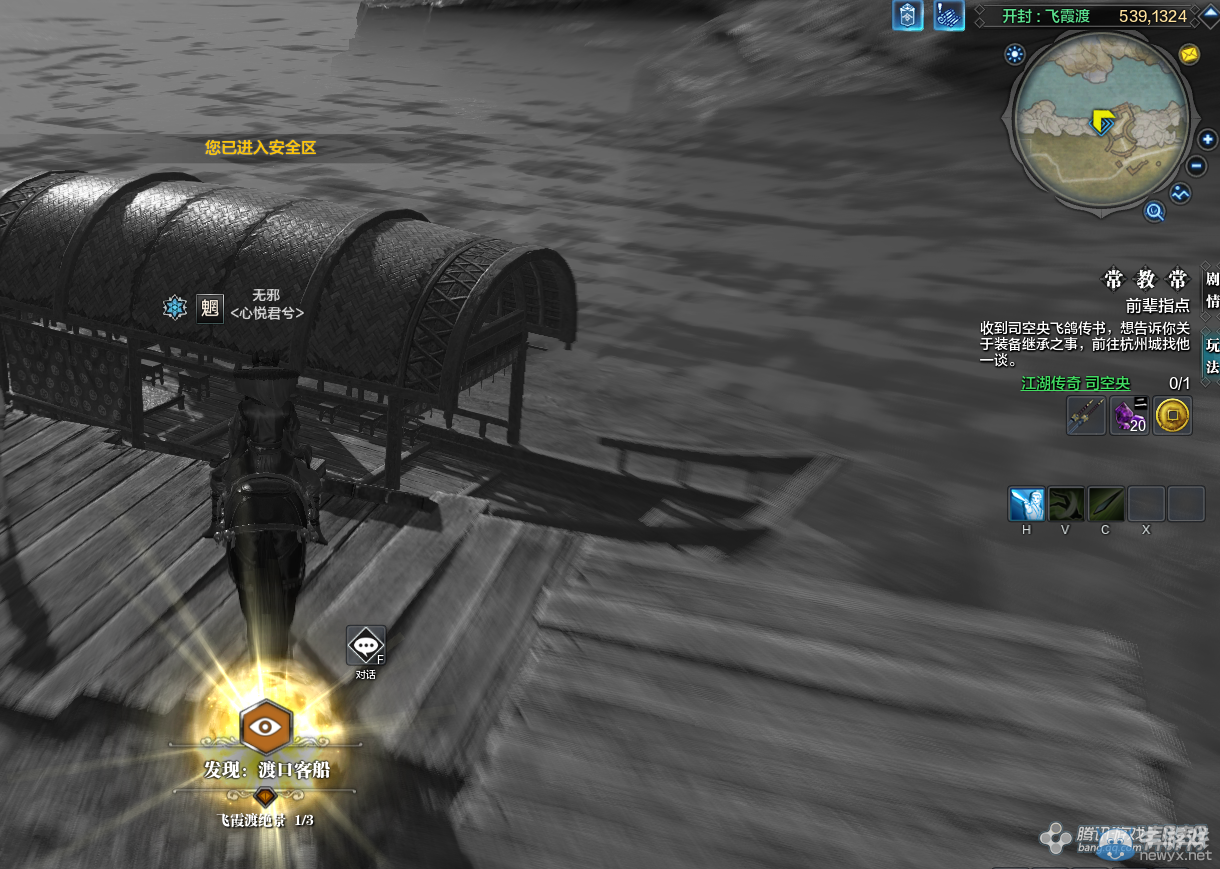This screenshot has width=1220, height=869.
Task: Zoom out with the minimap minus button
Action: 1197,166
